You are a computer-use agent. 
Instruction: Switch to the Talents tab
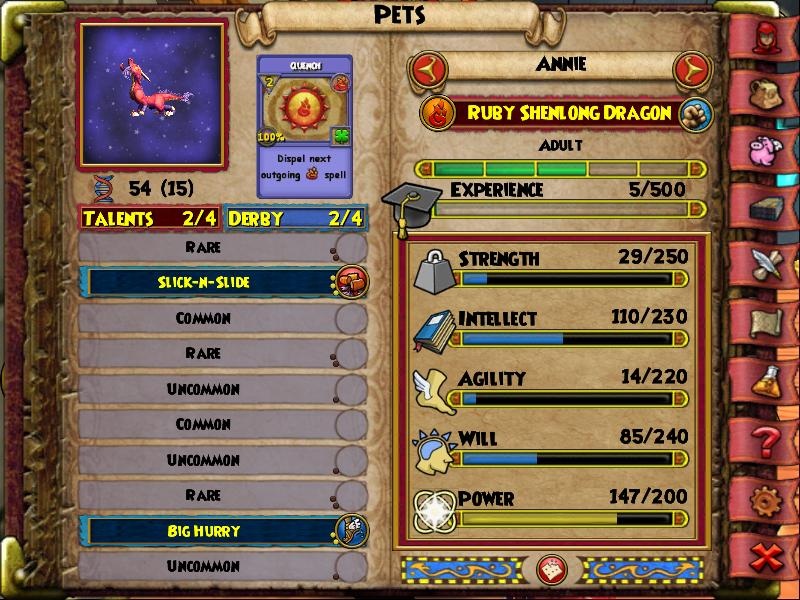(x=151, y=218)
